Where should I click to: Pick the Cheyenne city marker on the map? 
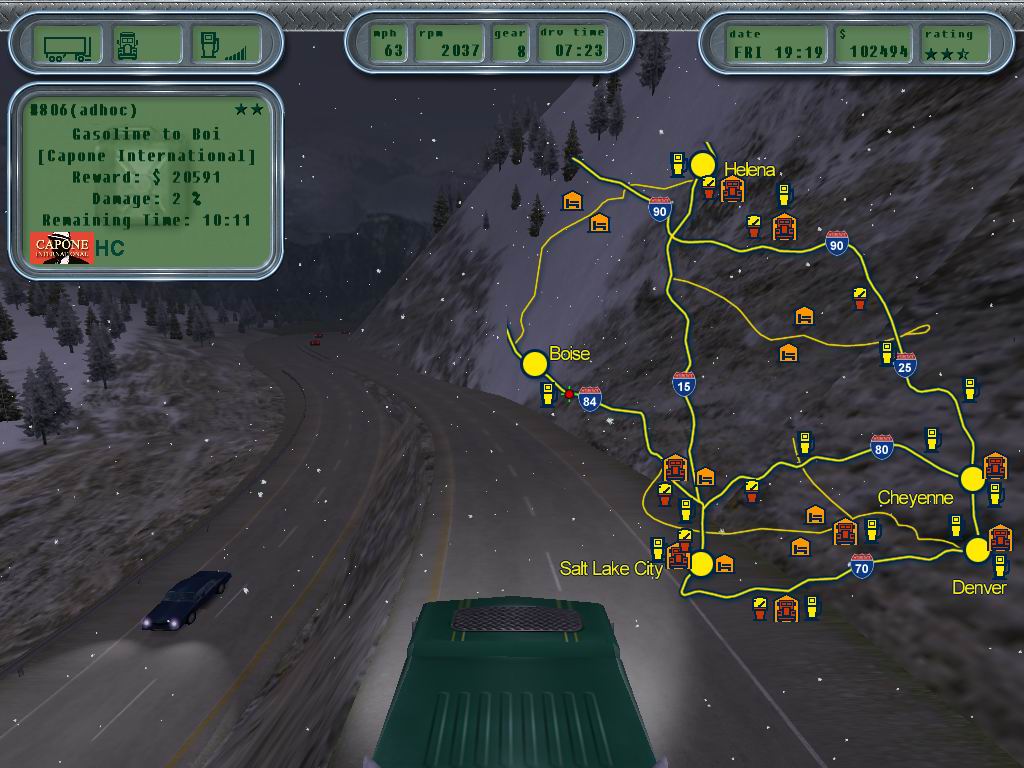972,478
